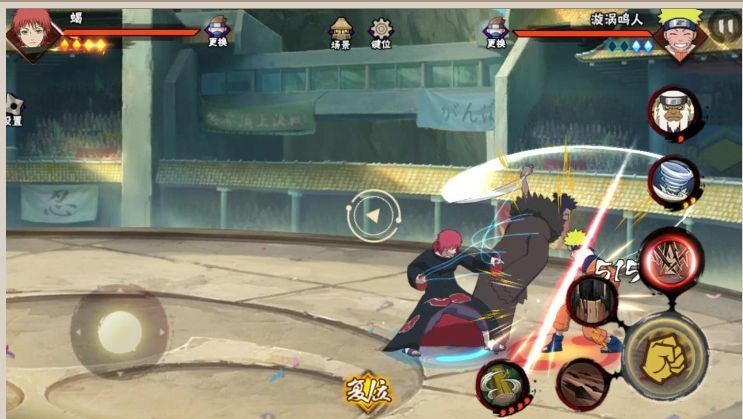Viewport: 743px width, 419px height.
Task: Open the 键位 key layout settings
Action: 381,33
